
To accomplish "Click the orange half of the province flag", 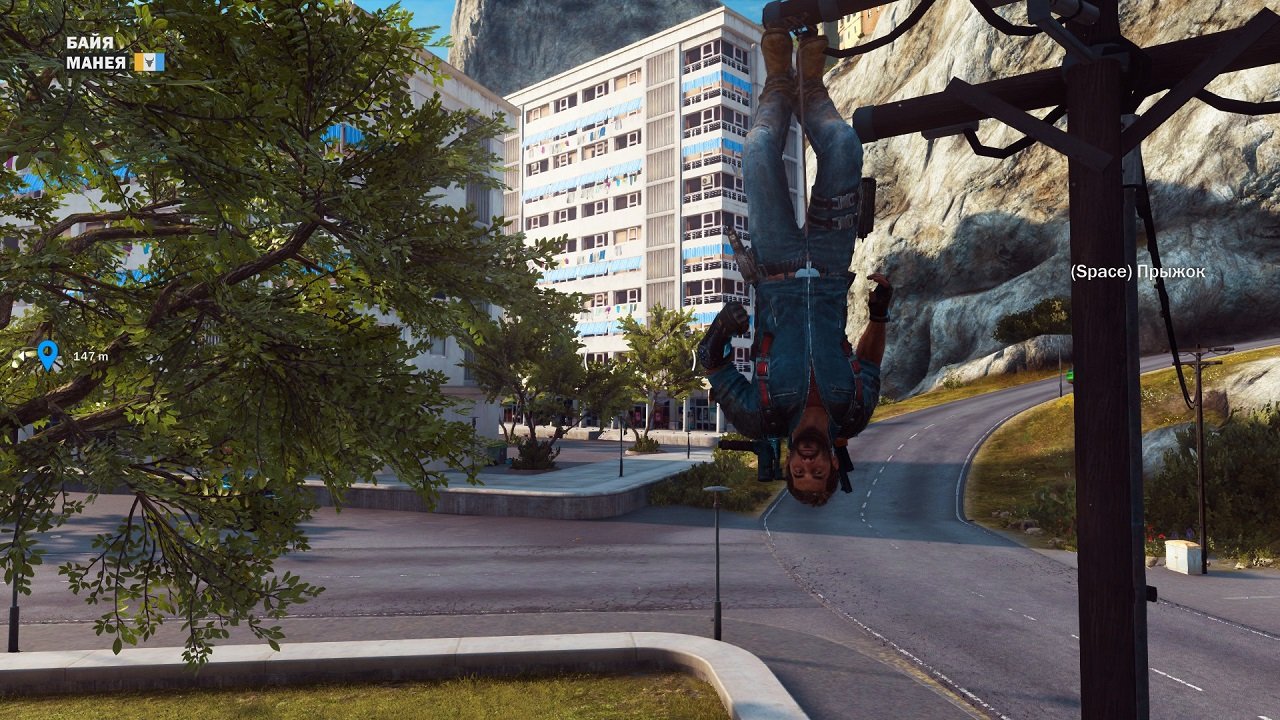I will [138, 63].
